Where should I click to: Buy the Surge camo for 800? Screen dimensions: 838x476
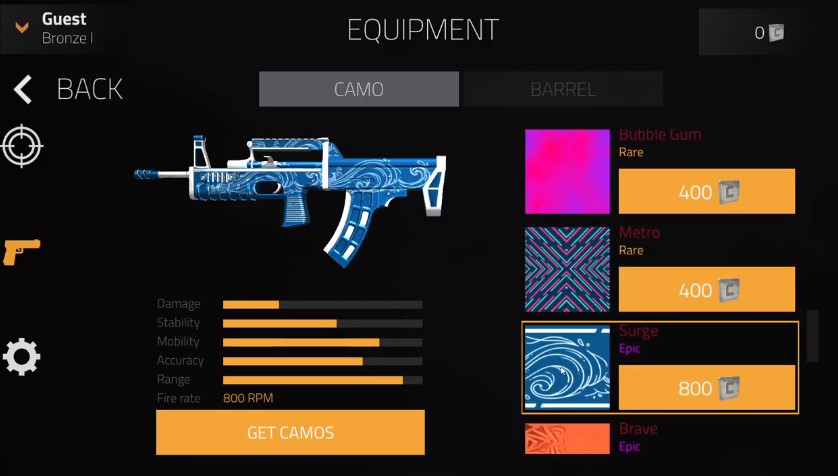[x=706, y=388]
